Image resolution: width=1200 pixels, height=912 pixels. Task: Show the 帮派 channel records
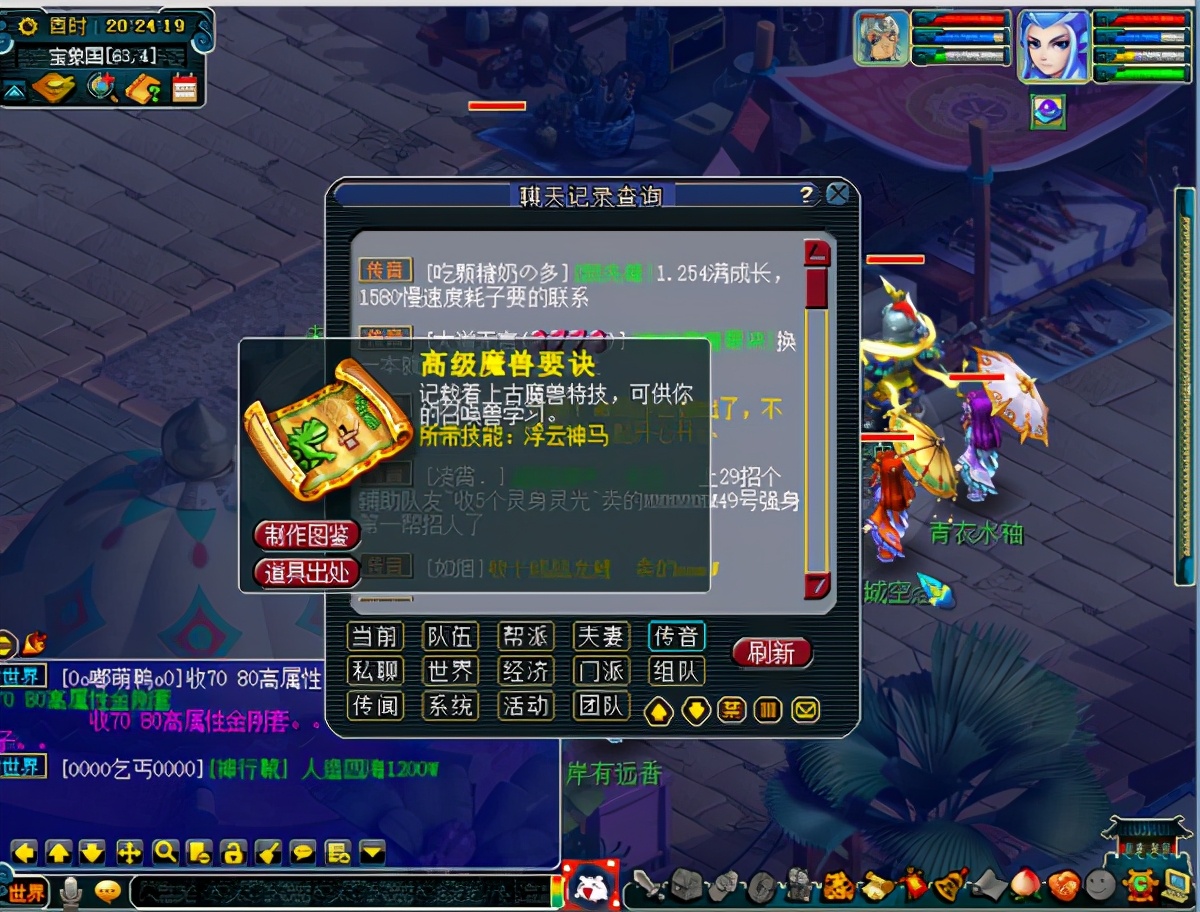526,636
